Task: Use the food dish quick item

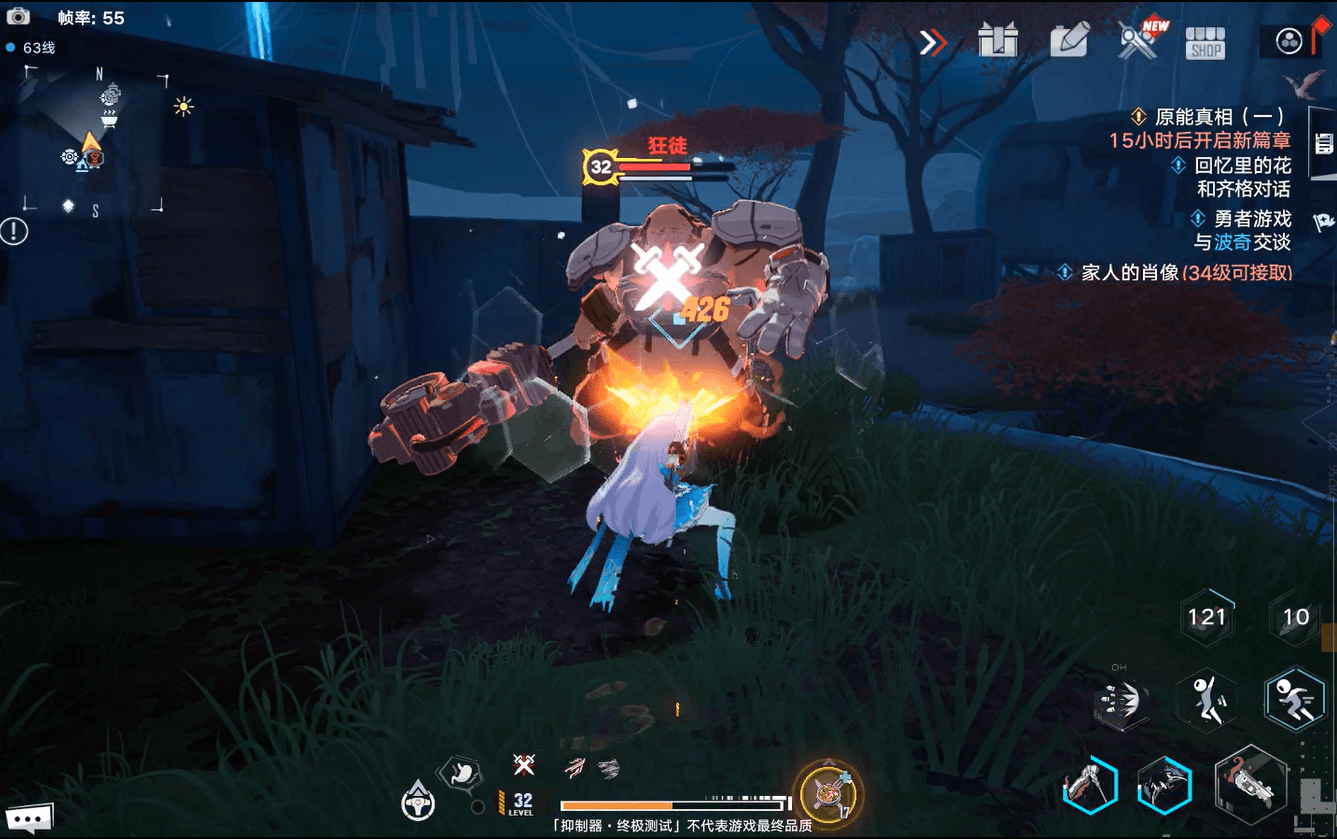Action: tap(829, 792)
